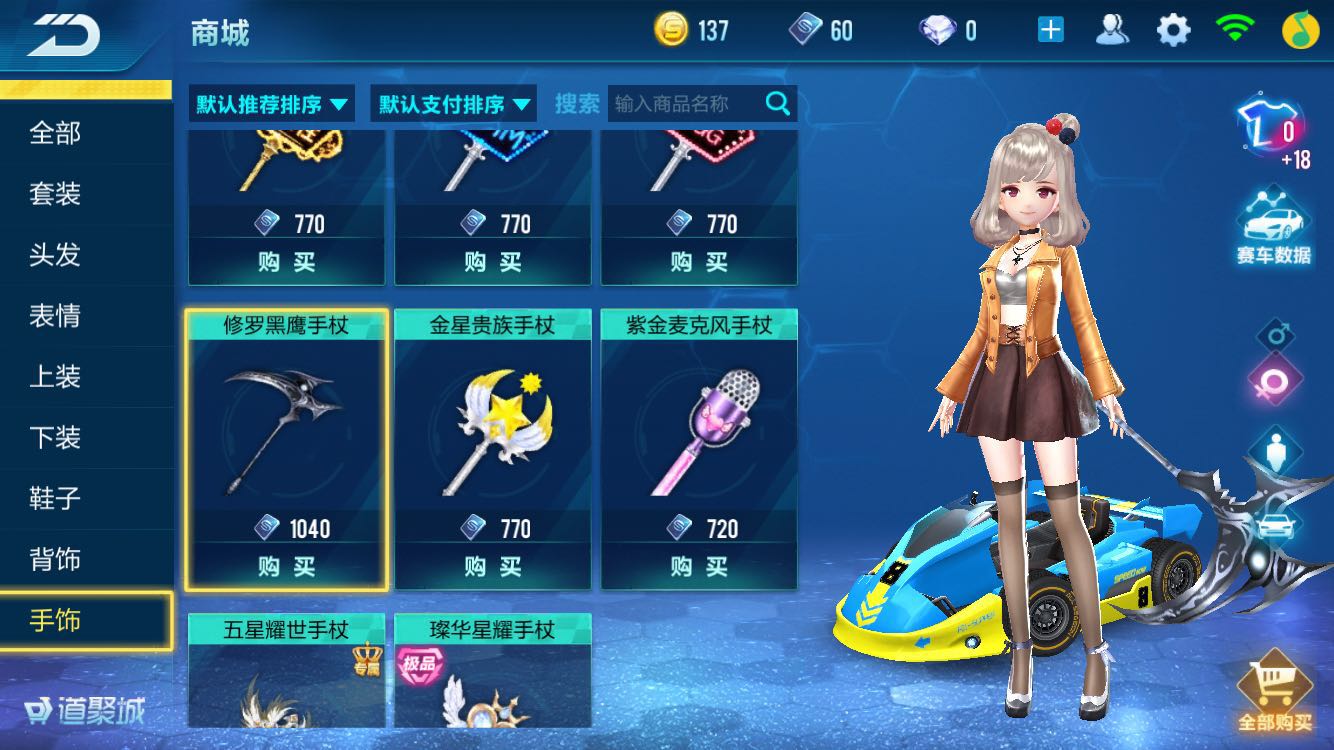
Task: Click 购买 under 紫金麦克风手杖
Action: (x=699, y=567)
